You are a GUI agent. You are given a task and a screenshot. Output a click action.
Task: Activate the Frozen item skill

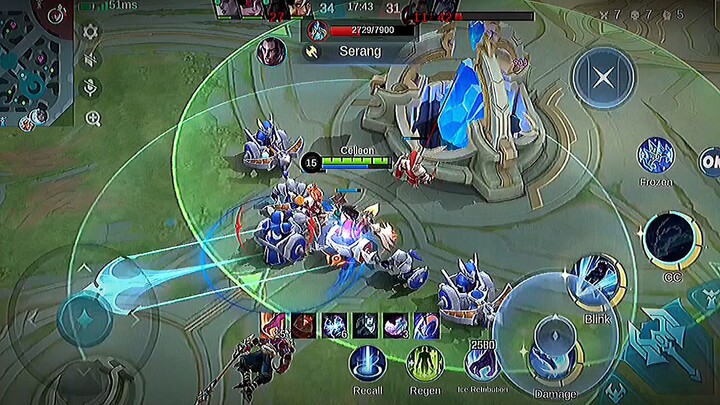pyautogui.click(x=655, y=157)
